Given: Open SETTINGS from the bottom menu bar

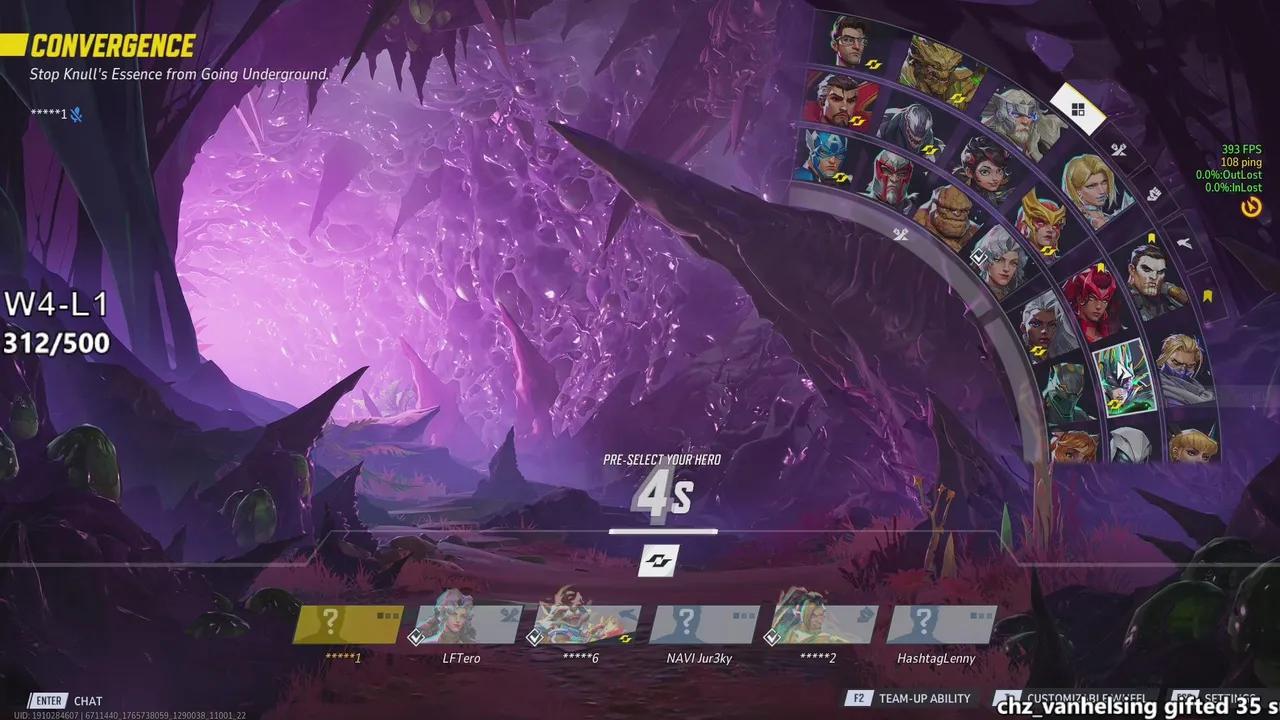Looking at the screenshot, I should click(1228, 699).
